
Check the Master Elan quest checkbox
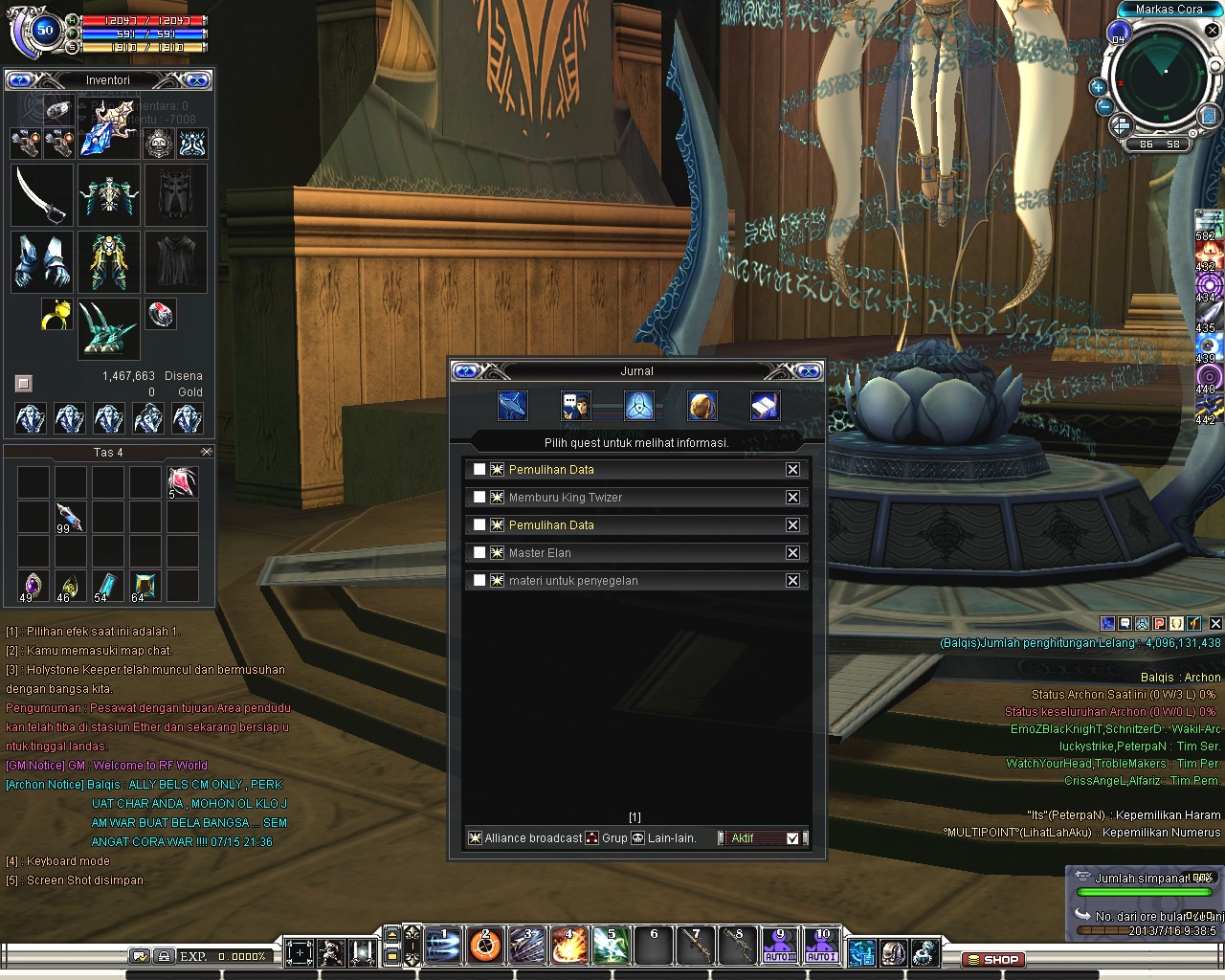point(479,552)
